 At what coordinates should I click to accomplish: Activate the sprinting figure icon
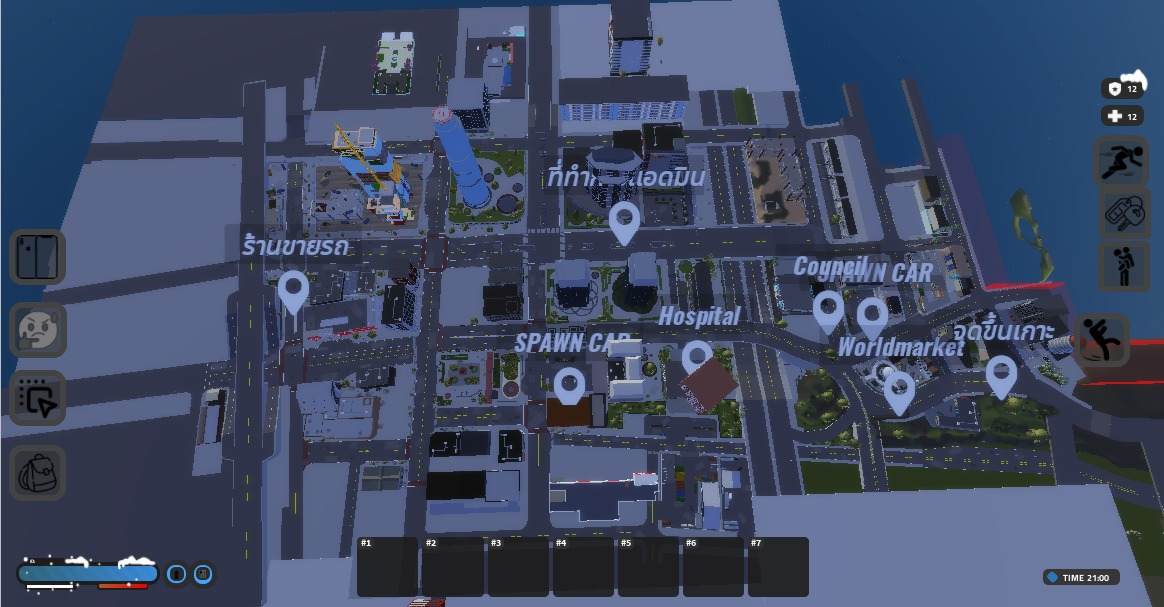pyautogui.click(x=1124, y=161)
